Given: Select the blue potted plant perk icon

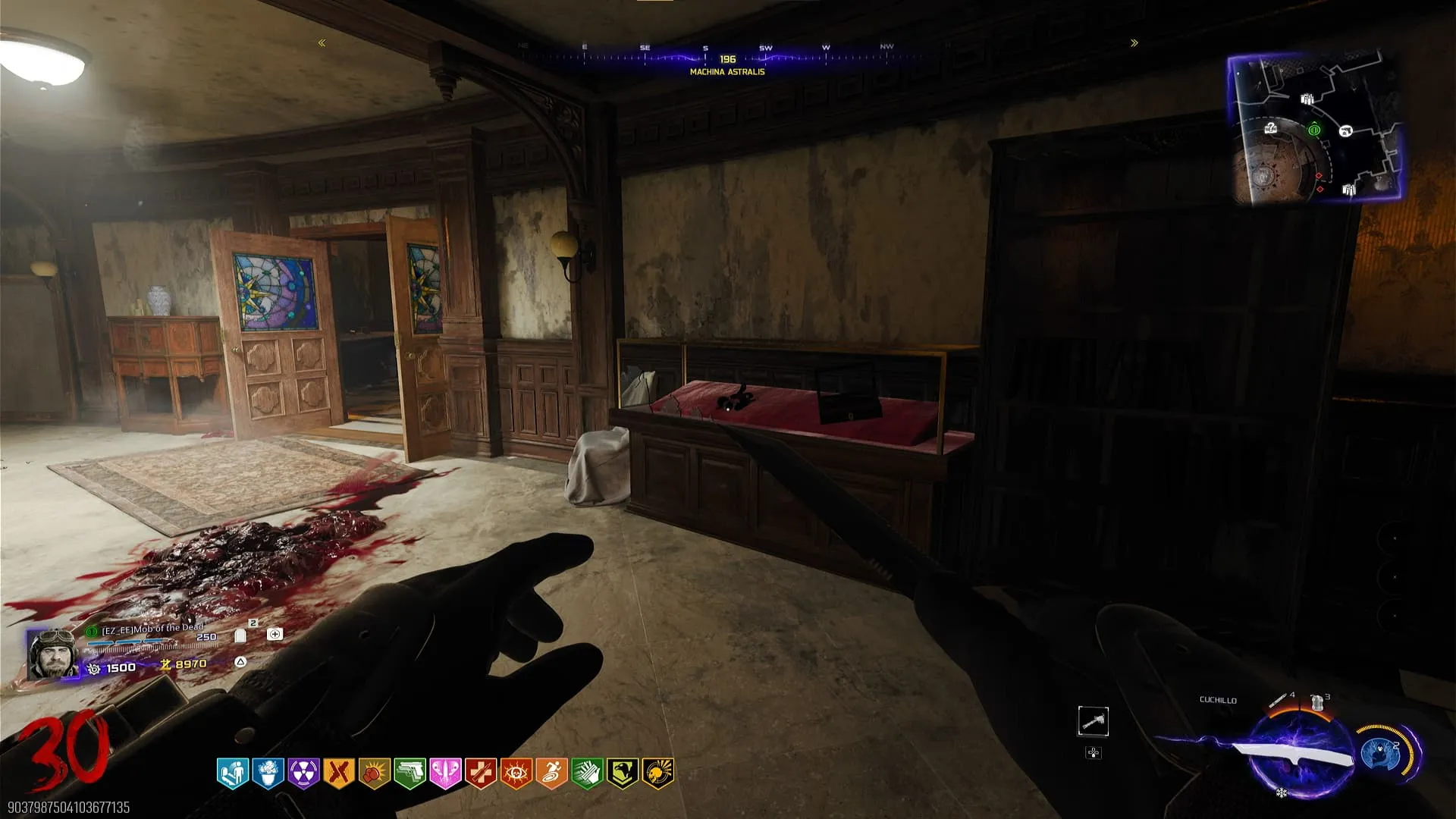Looking at the screenshot, I should click(268, 773).
